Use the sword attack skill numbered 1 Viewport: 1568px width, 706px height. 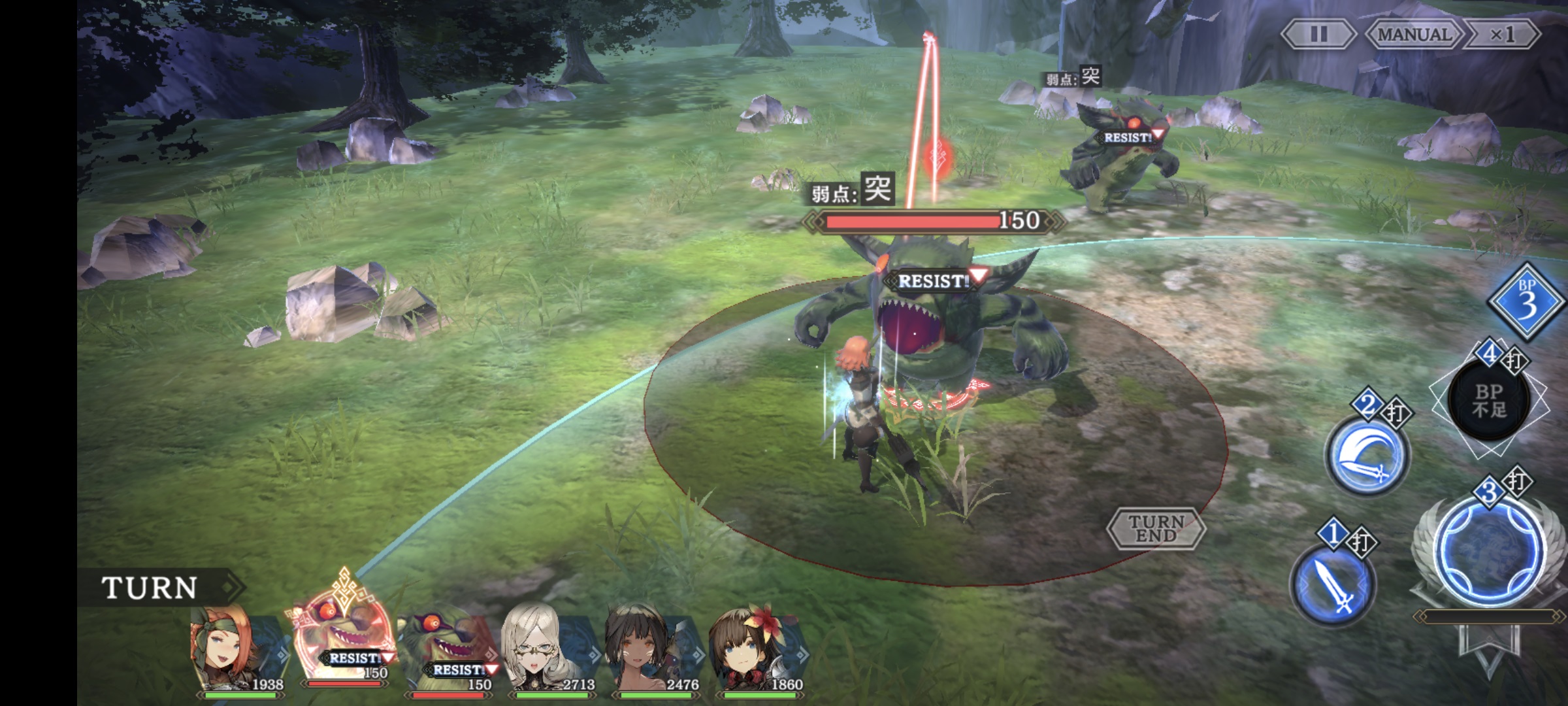1333,585
